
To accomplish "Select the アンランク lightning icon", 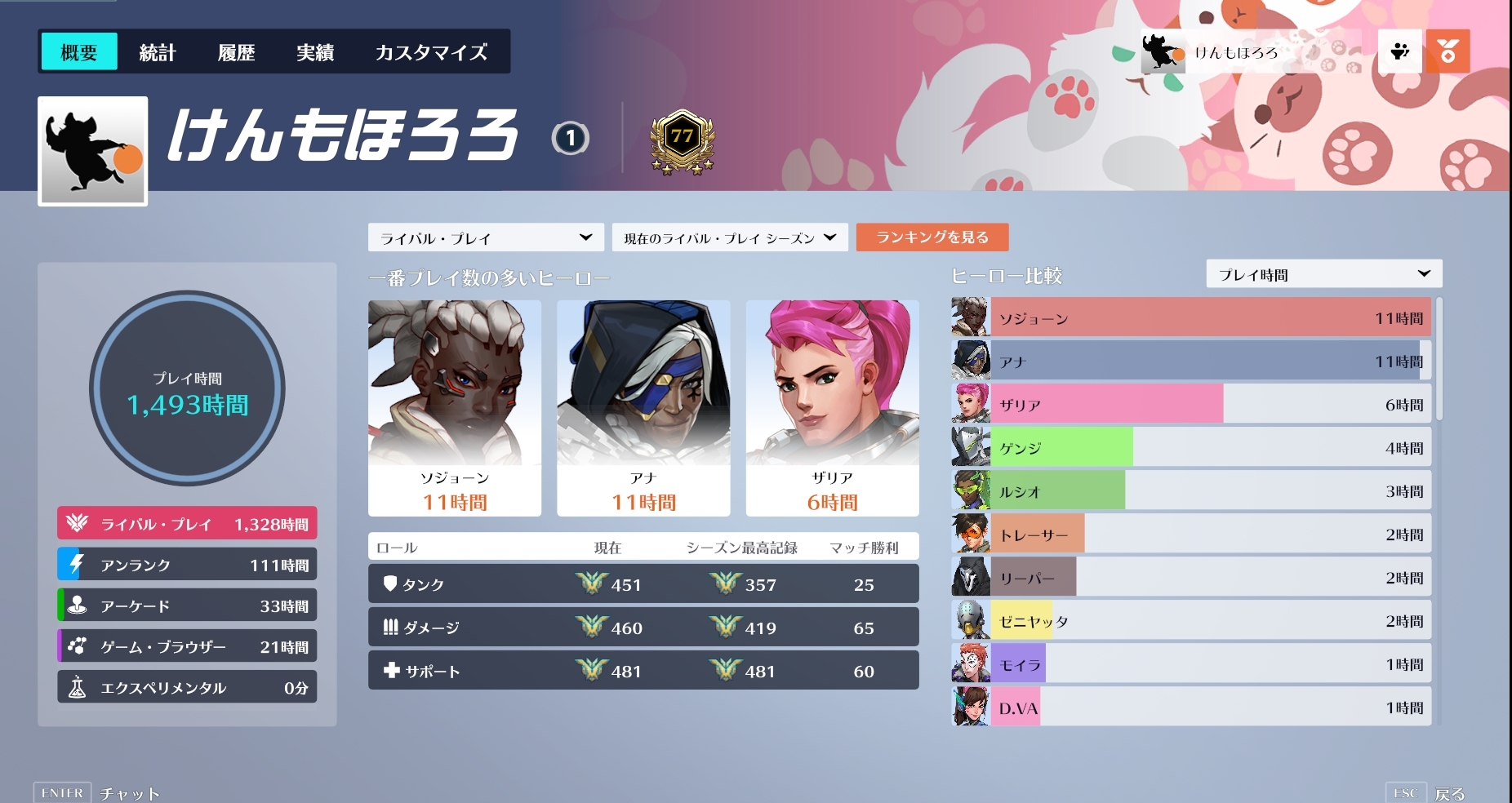I will click(x=78, y=564).
